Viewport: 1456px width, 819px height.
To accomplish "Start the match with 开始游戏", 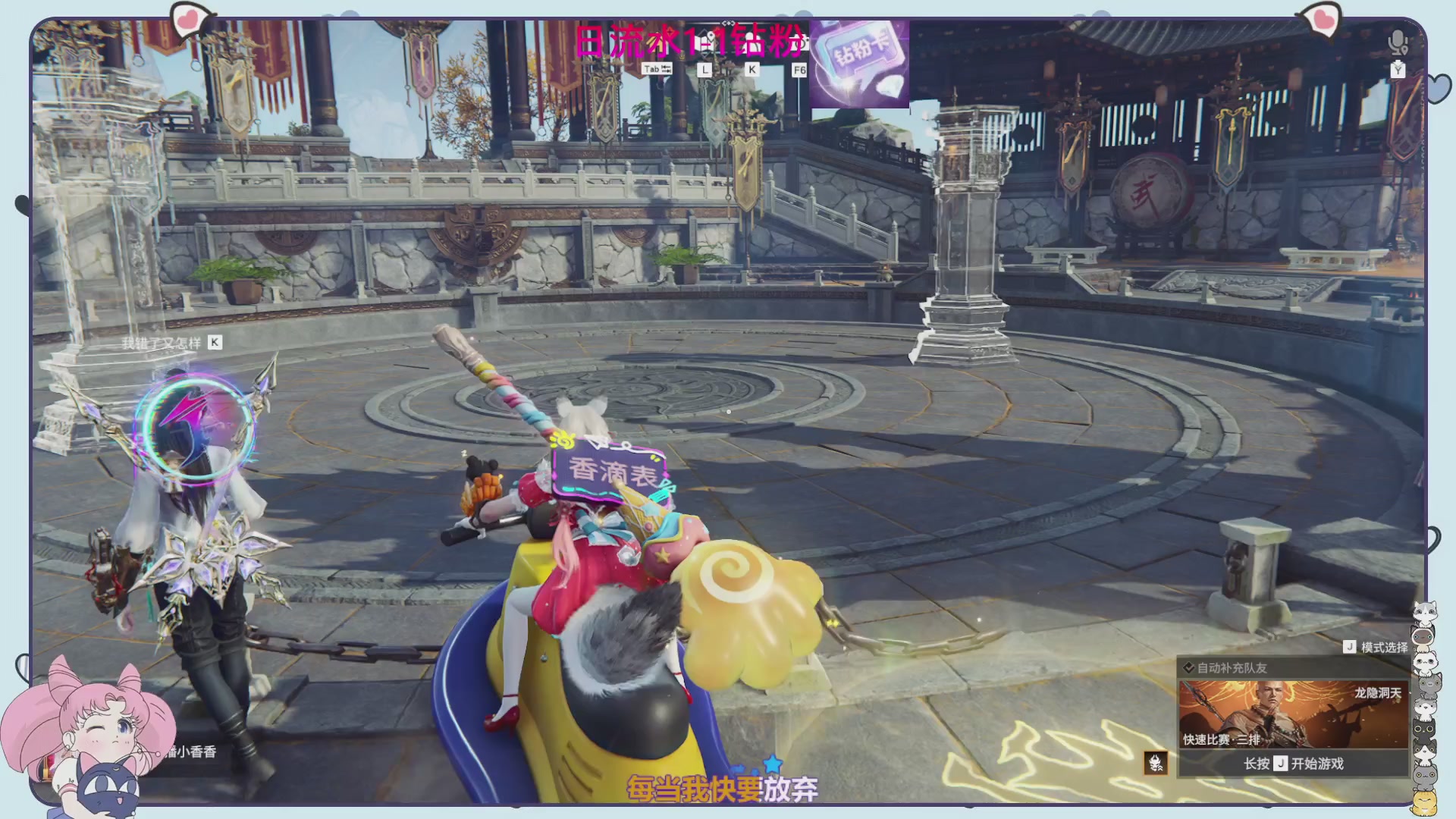I will click(1293, 764).
